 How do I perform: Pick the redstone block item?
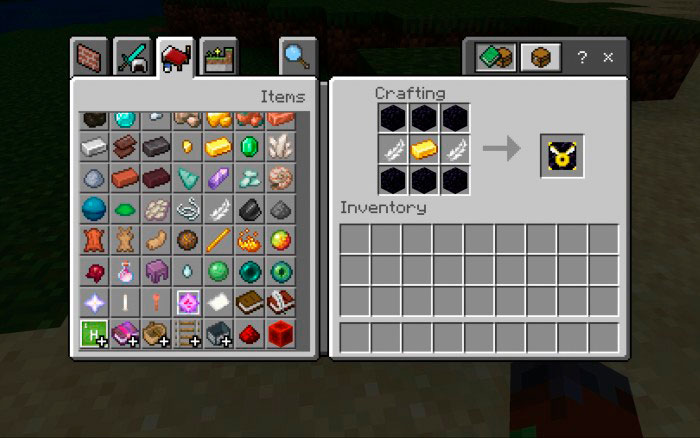(x=281, y=333)
